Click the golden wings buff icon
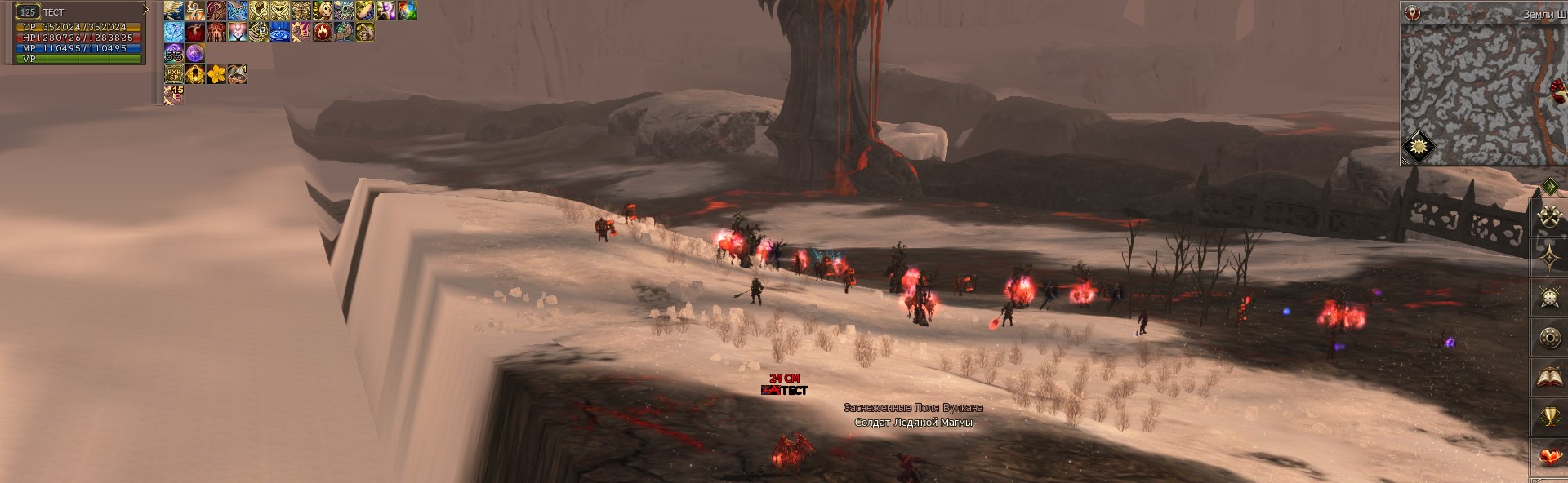The width and height of the screenshot is (1568, 483). pyautogui.click(x=173, y=11)
